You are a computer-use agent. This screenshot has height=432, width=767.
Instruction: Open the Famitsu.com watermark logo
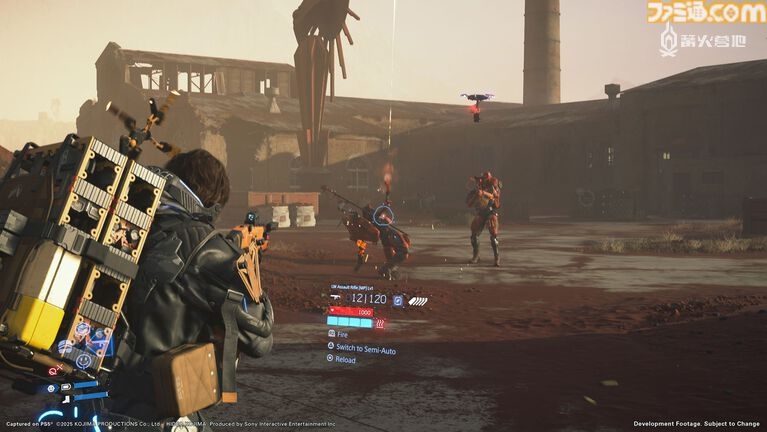tap(705, 12)
